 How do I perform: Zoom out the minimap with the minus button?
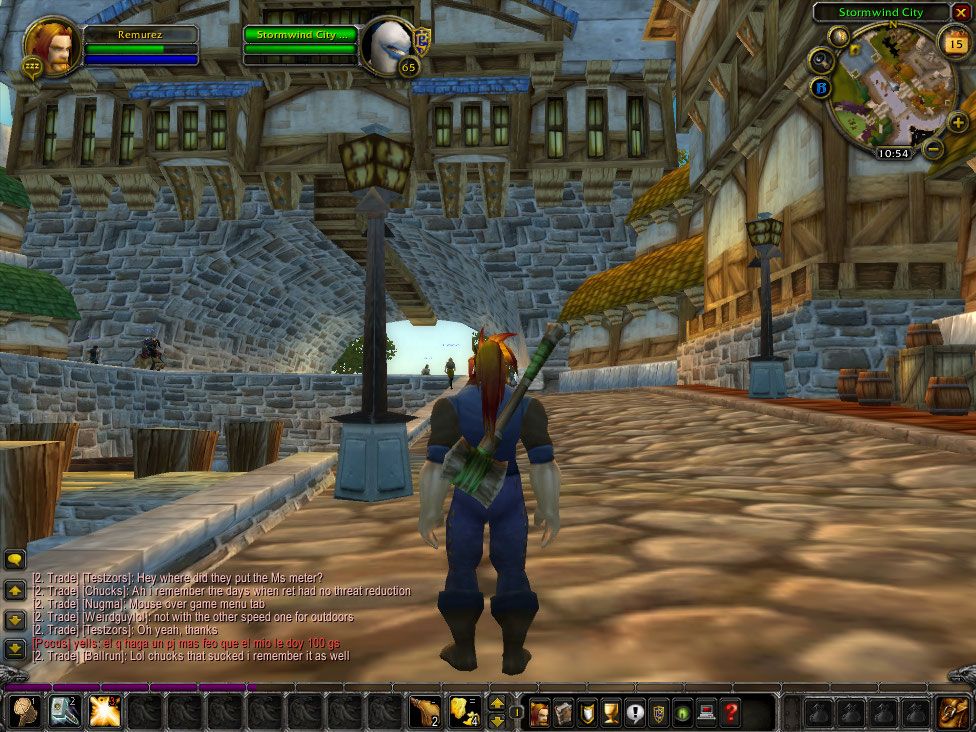tap(932, 149)
